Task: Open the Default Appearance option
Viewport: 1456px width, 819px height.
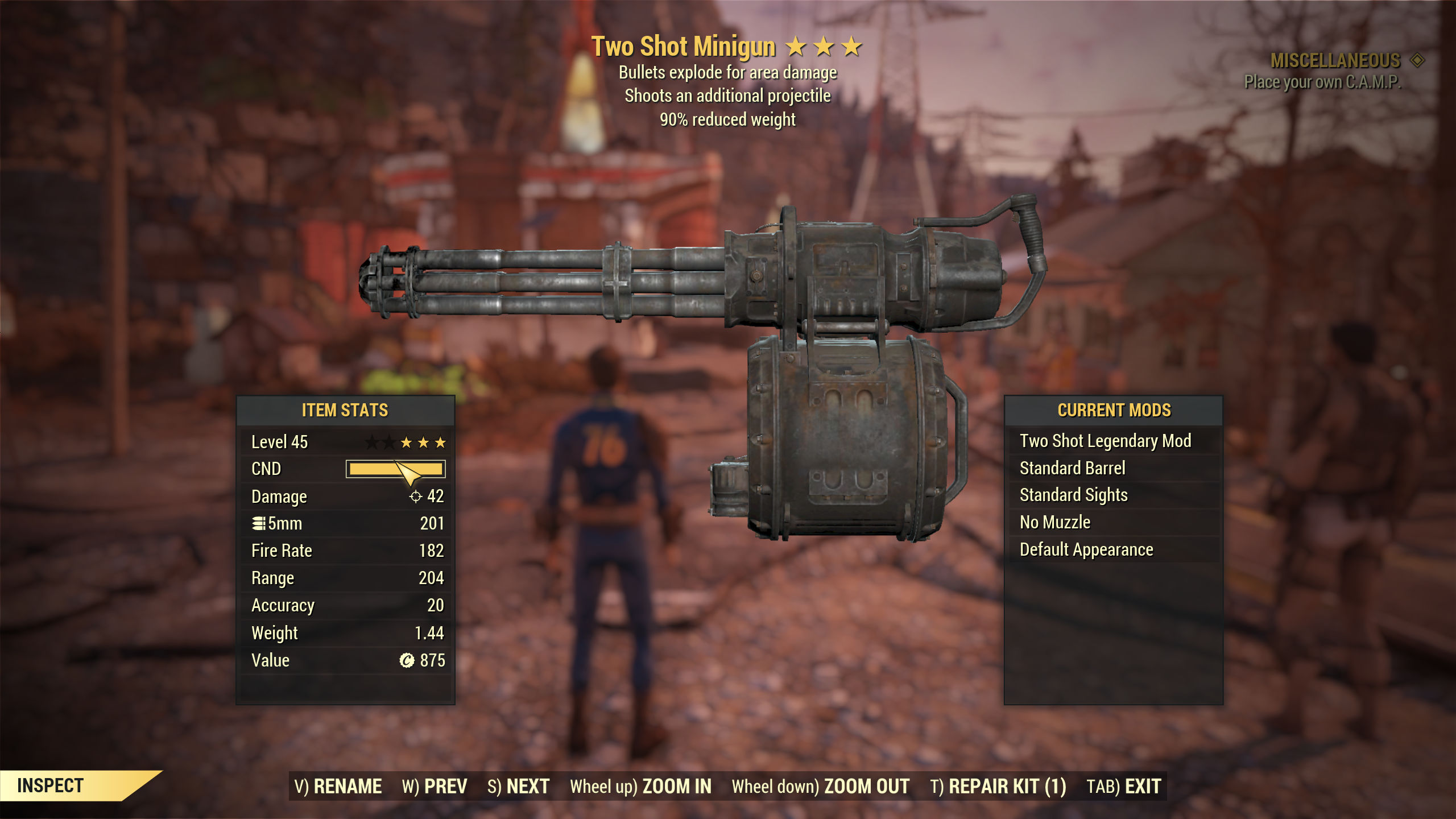Action: [1086, 549]
